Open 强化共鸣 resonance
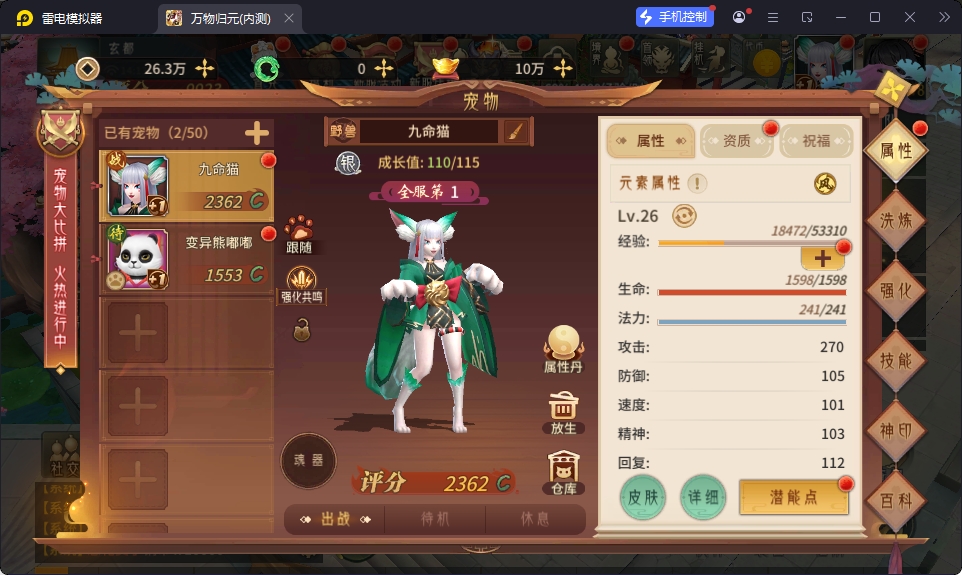This screenshot has height=575, width=962. 301,284
